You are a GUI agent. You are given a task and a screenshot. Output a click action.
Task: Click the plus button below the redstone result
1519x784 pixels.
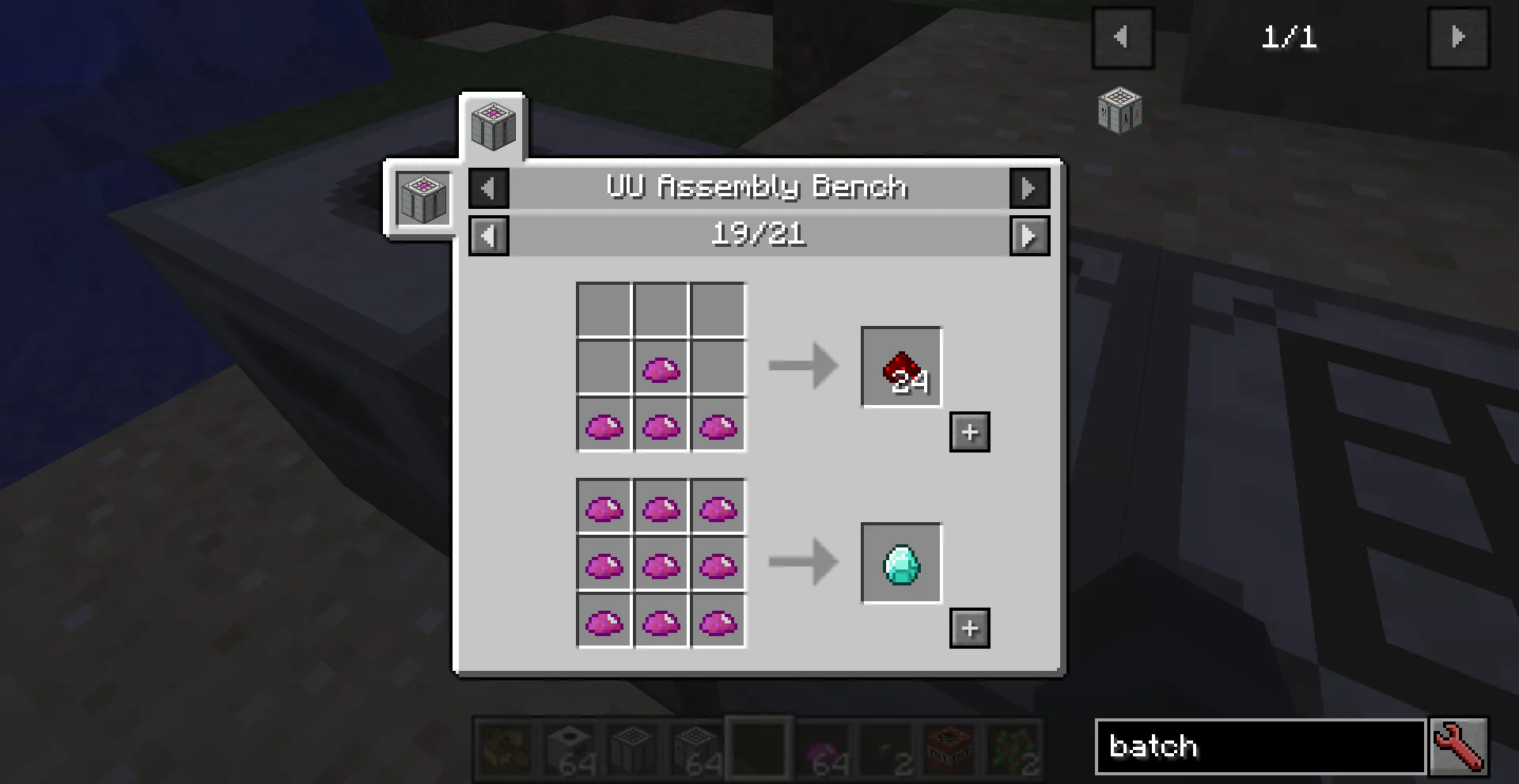click(x=969, y=432)
